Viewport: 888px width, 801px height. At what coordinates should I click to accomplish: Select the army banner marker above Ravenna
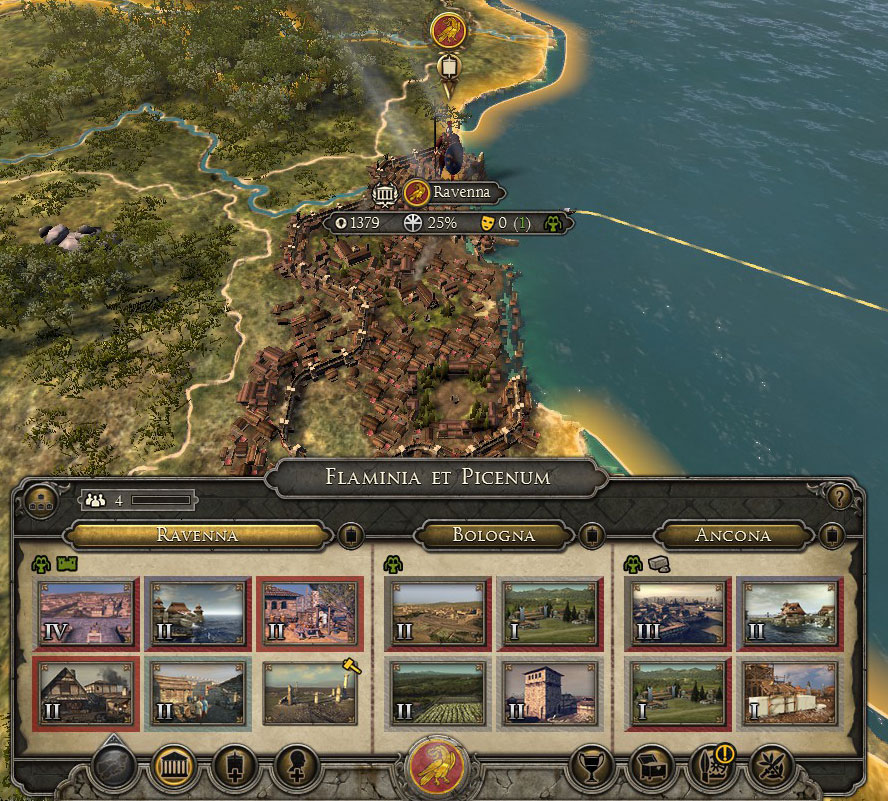[x=449, y=68]
